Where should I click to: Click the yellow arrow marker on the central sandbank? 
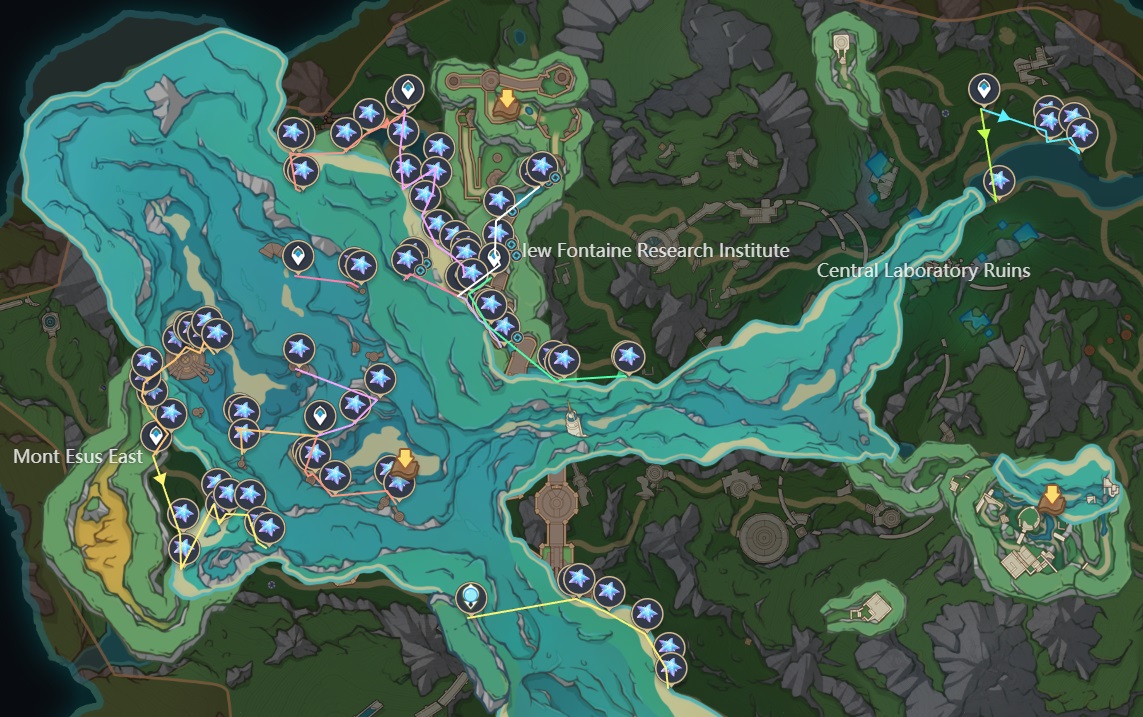(405, 462)
